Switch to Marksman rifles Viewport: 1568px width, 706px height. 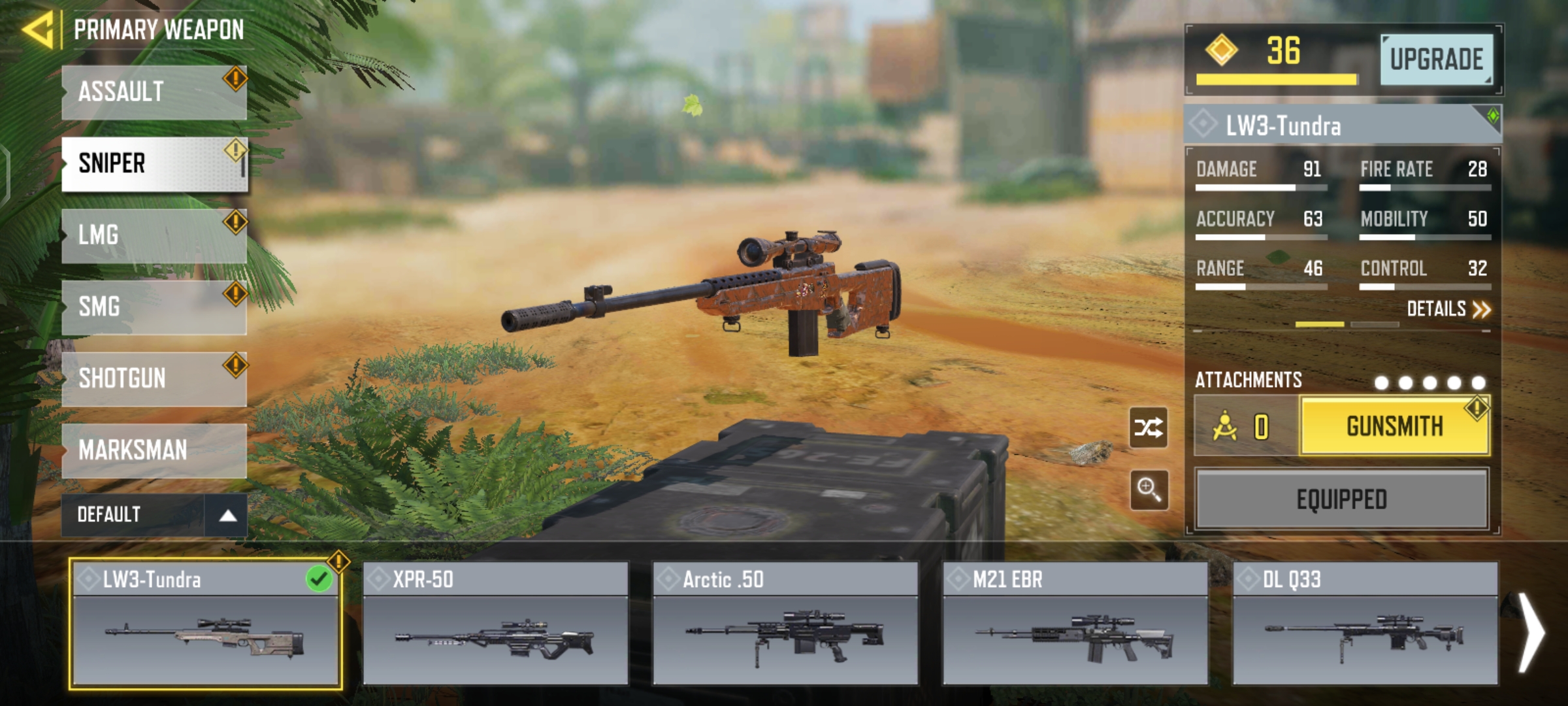(154, 450)
